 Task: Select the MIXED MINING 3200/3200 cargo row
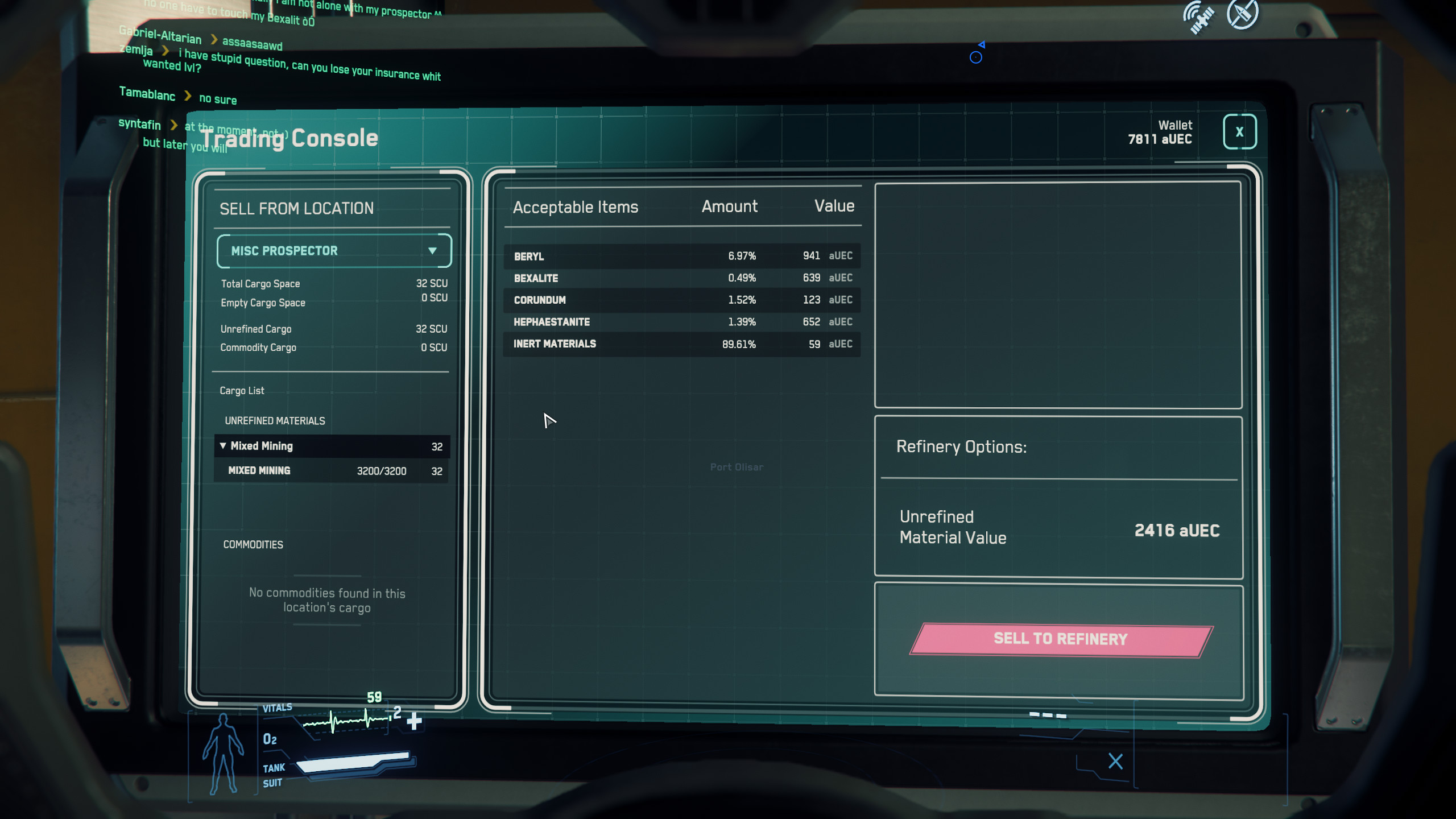(332, 471)
